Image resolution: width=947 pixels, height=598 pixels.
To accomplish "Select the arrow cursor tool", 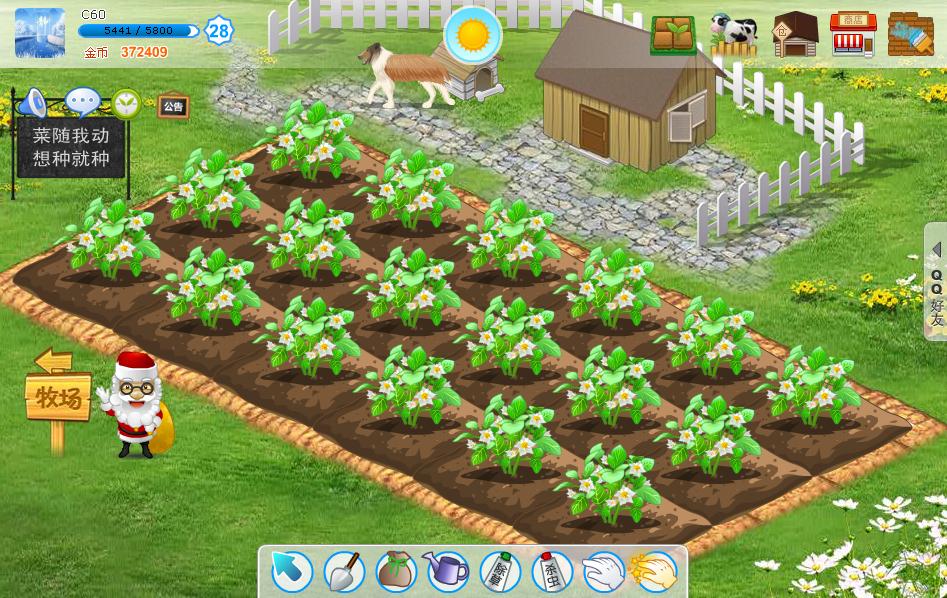I will [292, 572].
